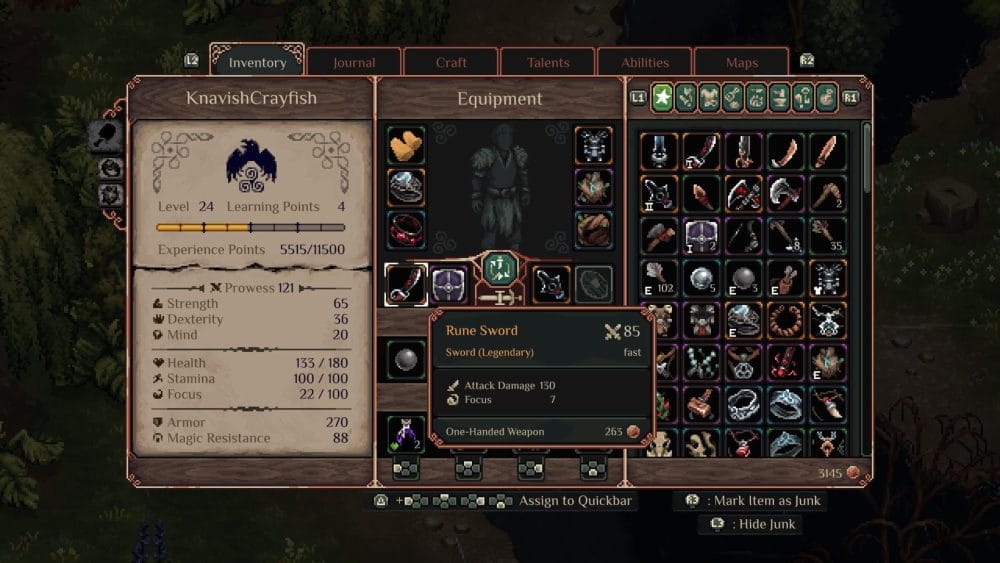Choose the star favorites inventory filter
This screenshot has height=563, width=1000.
(662, 97)
